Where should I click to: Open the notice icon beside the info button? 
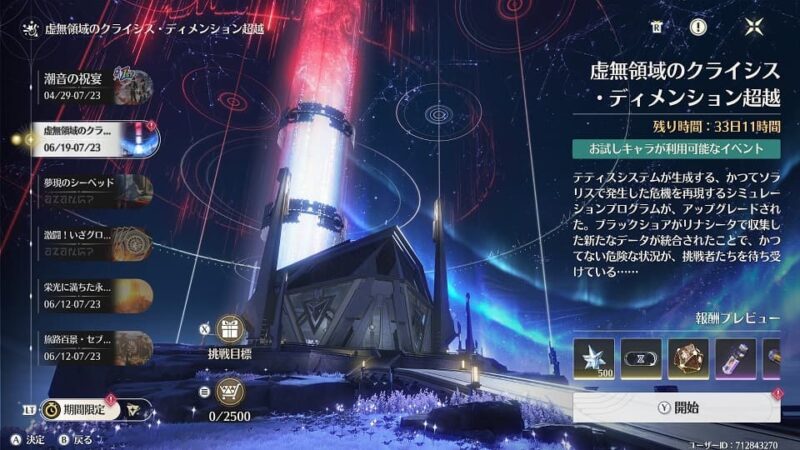click(656, 27)
